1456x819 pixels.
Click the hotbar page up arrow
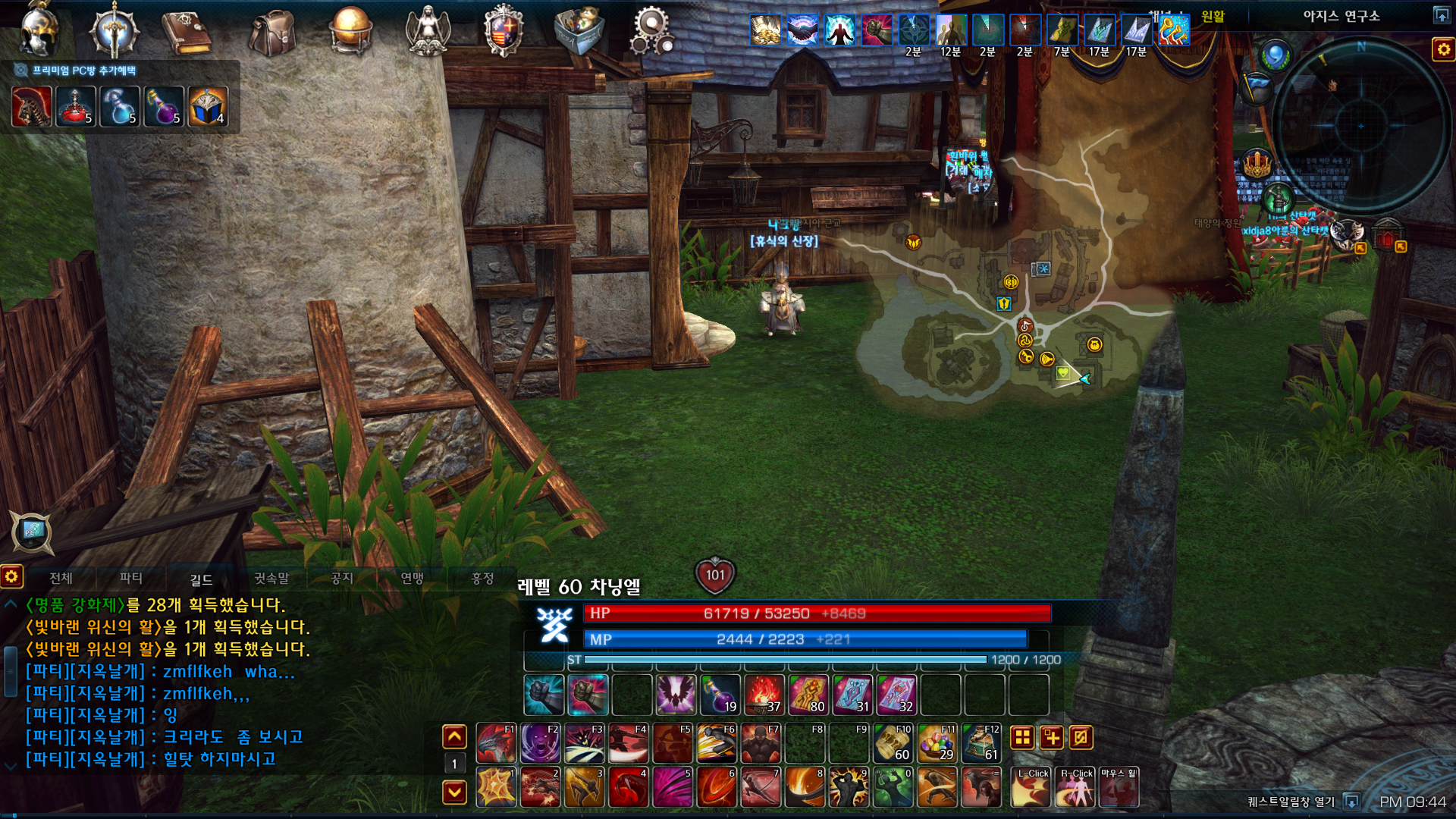(454, 736)
